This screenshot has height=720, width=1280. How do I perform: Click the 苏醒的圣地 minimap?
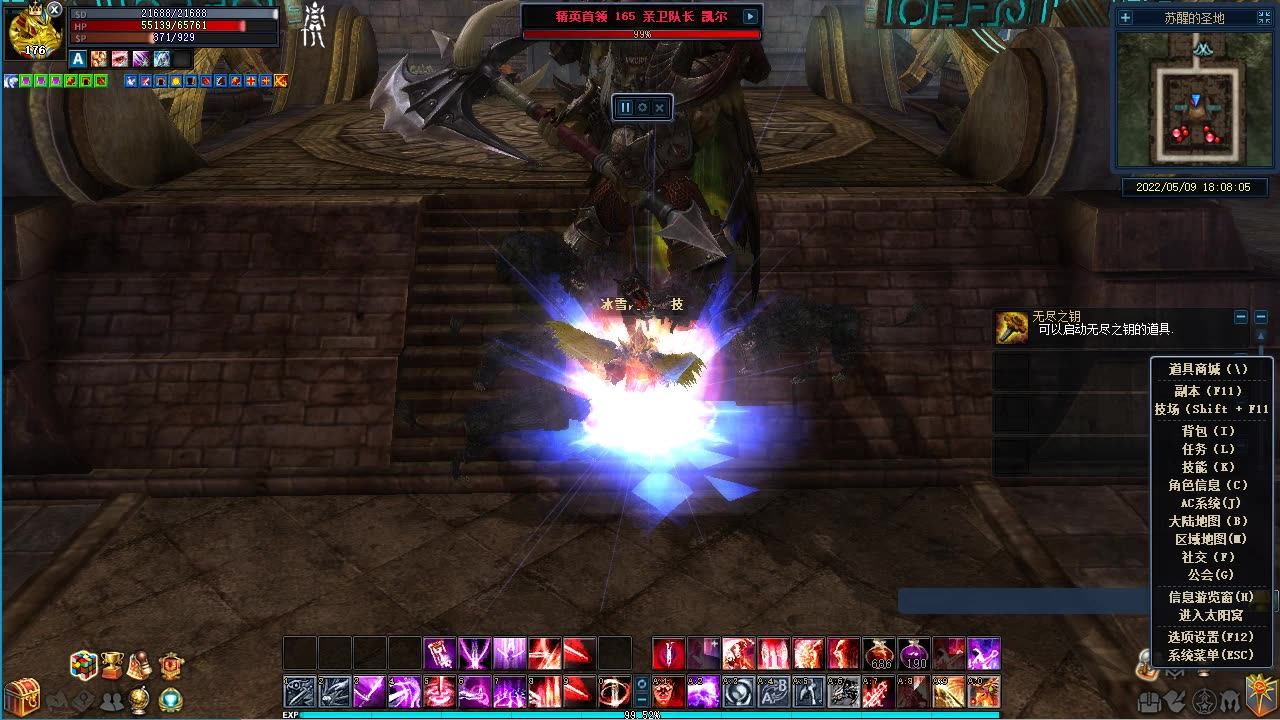click(x=1195, y=98)
